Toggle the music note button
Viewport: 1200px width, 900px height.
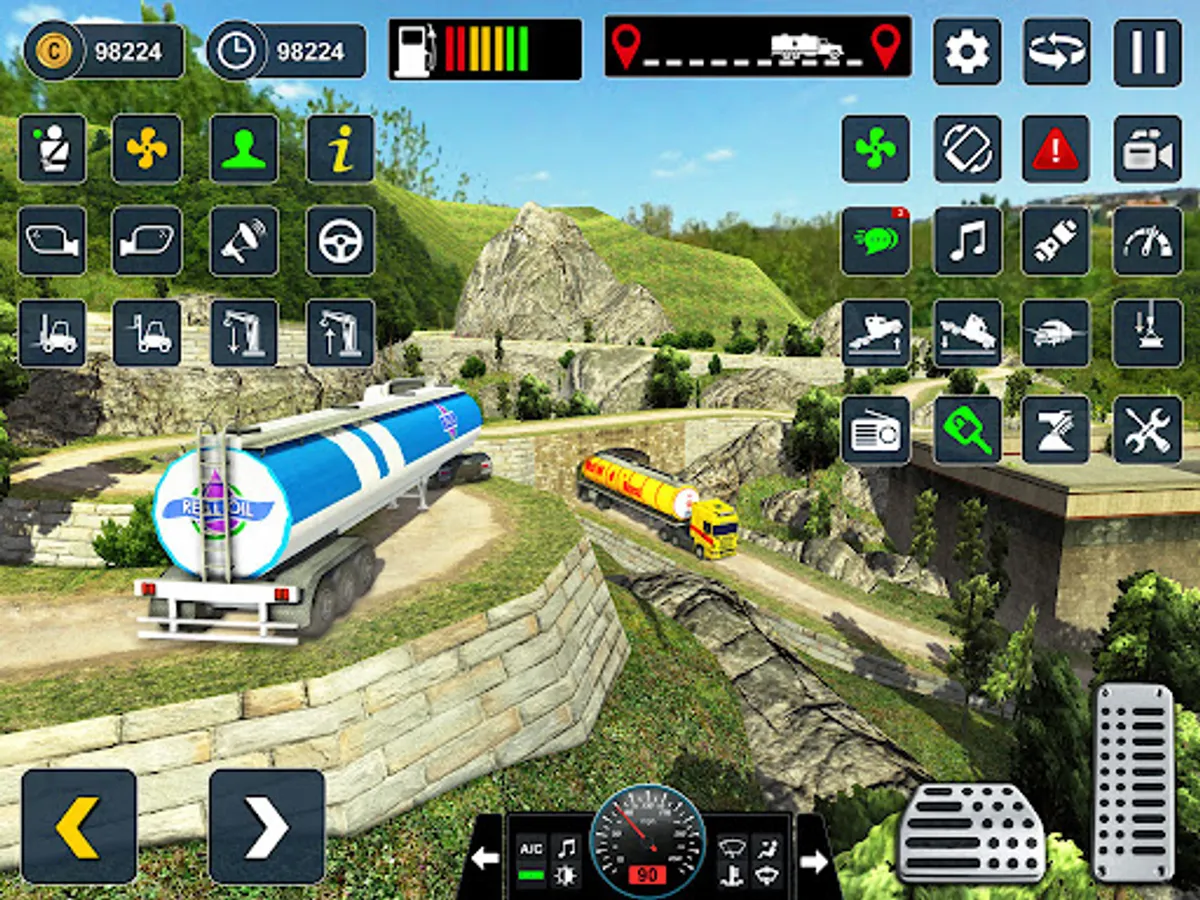967,241
